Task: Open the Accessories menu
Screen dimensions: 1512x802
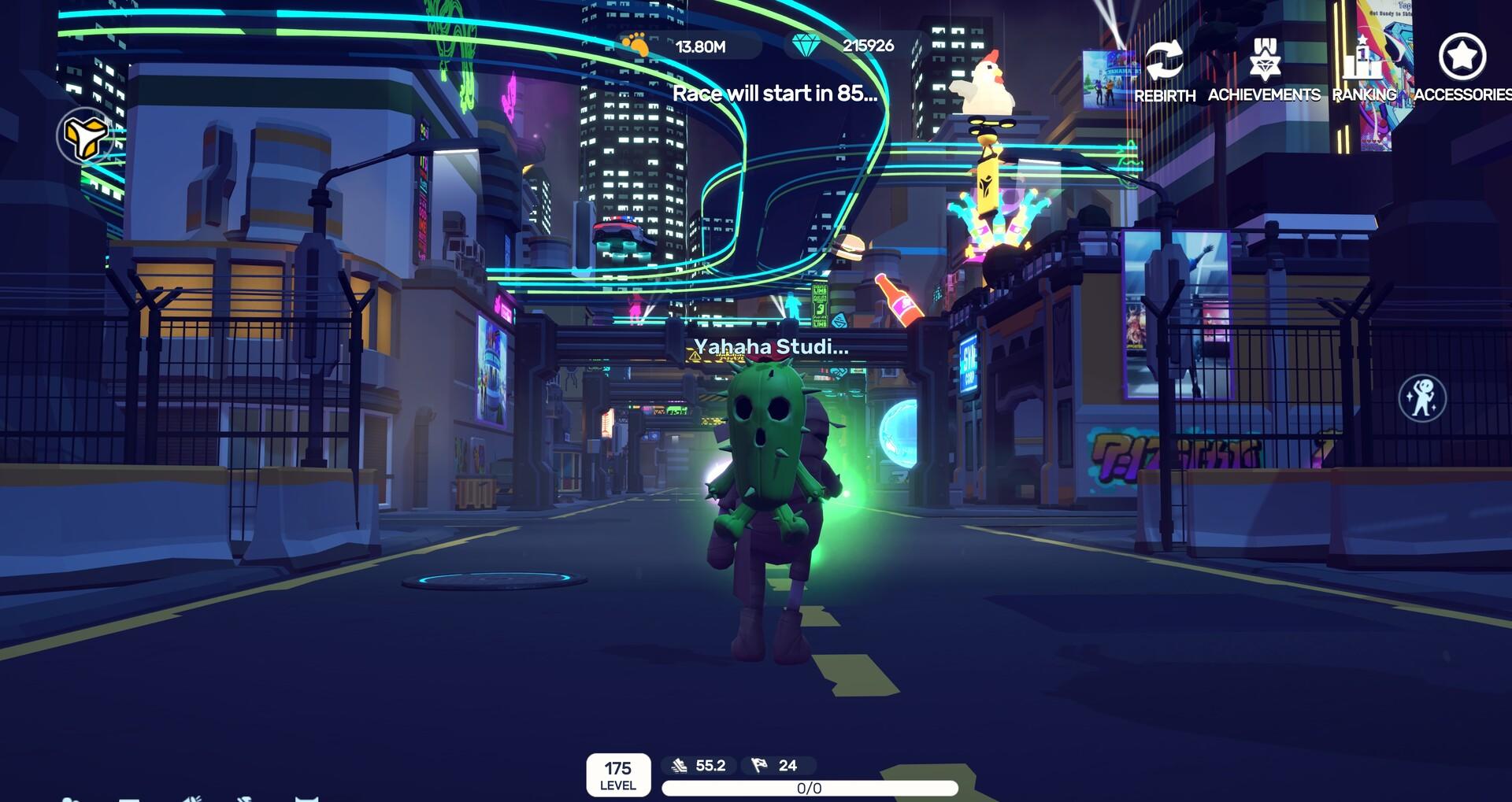Action: pyautogui.click(x=1462, y=68)
